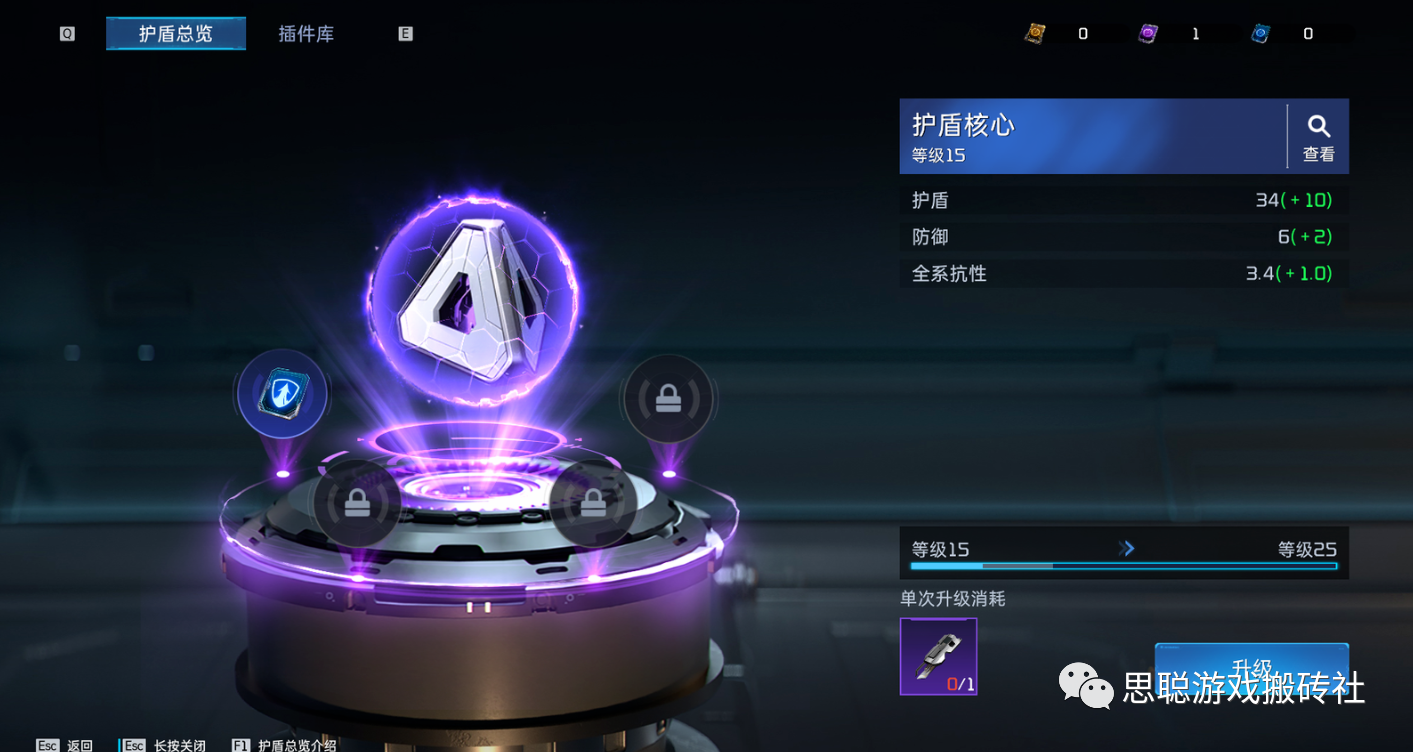
Task: Switch to the 护盾总览 tab
Action: click(x=176, y=34)
